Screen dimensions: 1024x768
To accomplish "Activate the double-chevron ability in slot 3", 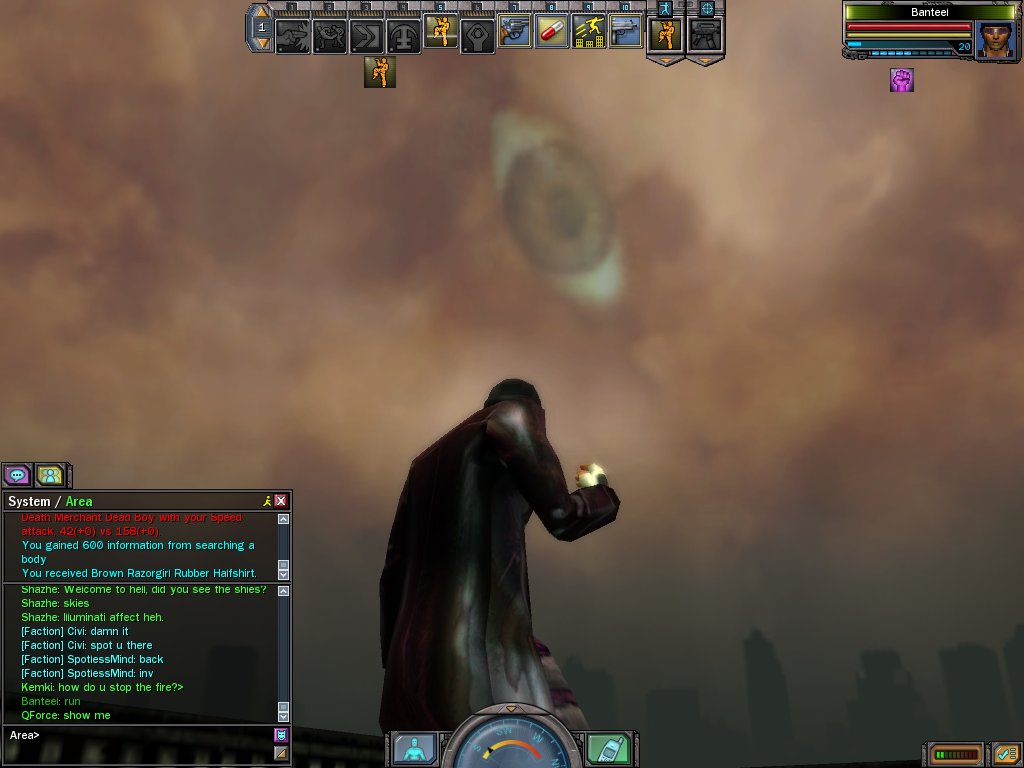I will (x=366, y=37).
